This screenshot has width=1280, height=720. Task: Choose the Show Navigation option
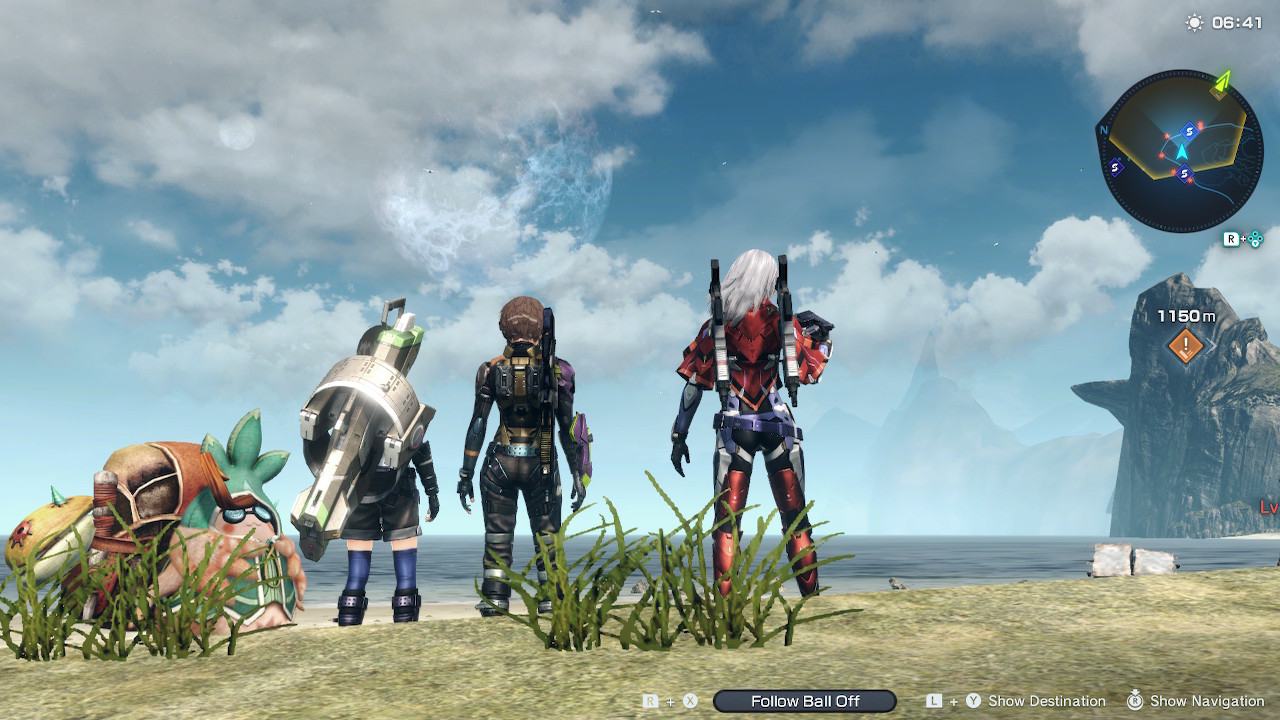[x=1207, y=701]
